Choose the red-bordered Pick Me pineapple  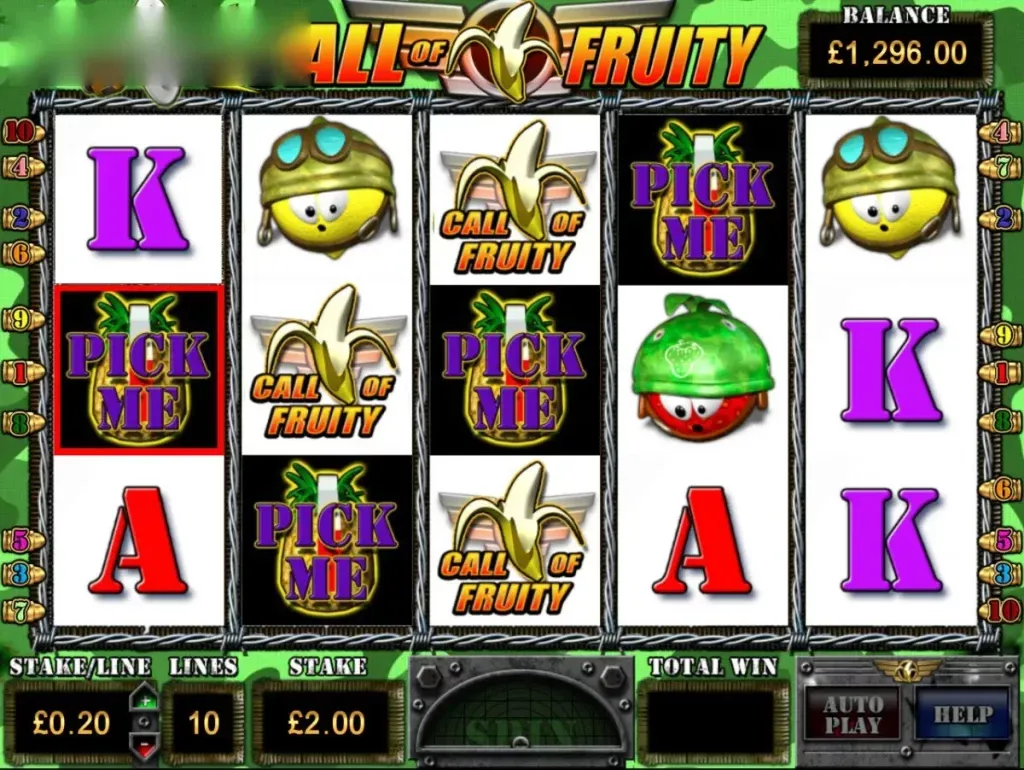138,369
